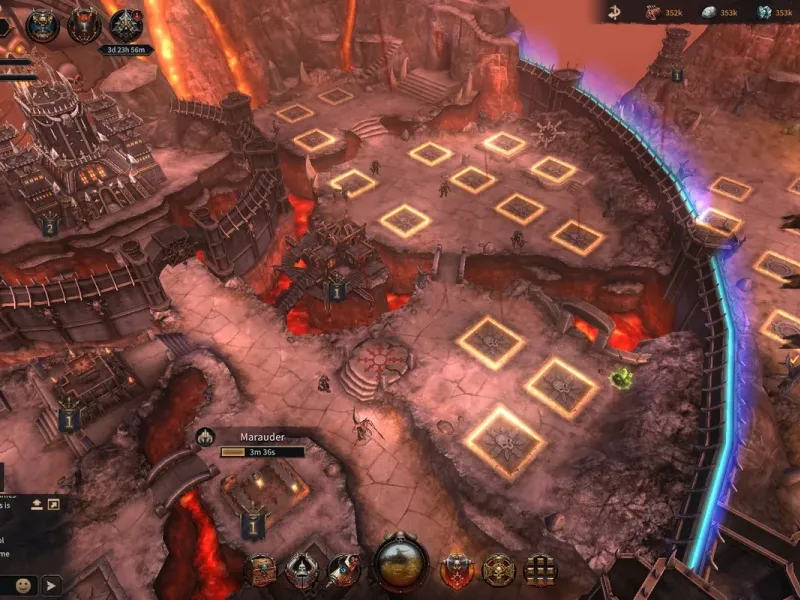Open the treasure chest inventory icon
800x600 pixels.
coord(261,571)
